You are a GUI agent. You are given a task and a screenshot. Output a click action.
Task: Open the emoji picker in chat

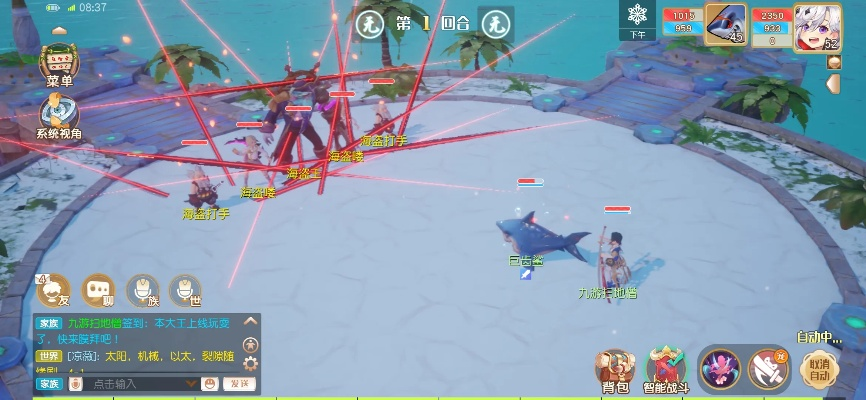pyautogui.click(x=210, y=384)
